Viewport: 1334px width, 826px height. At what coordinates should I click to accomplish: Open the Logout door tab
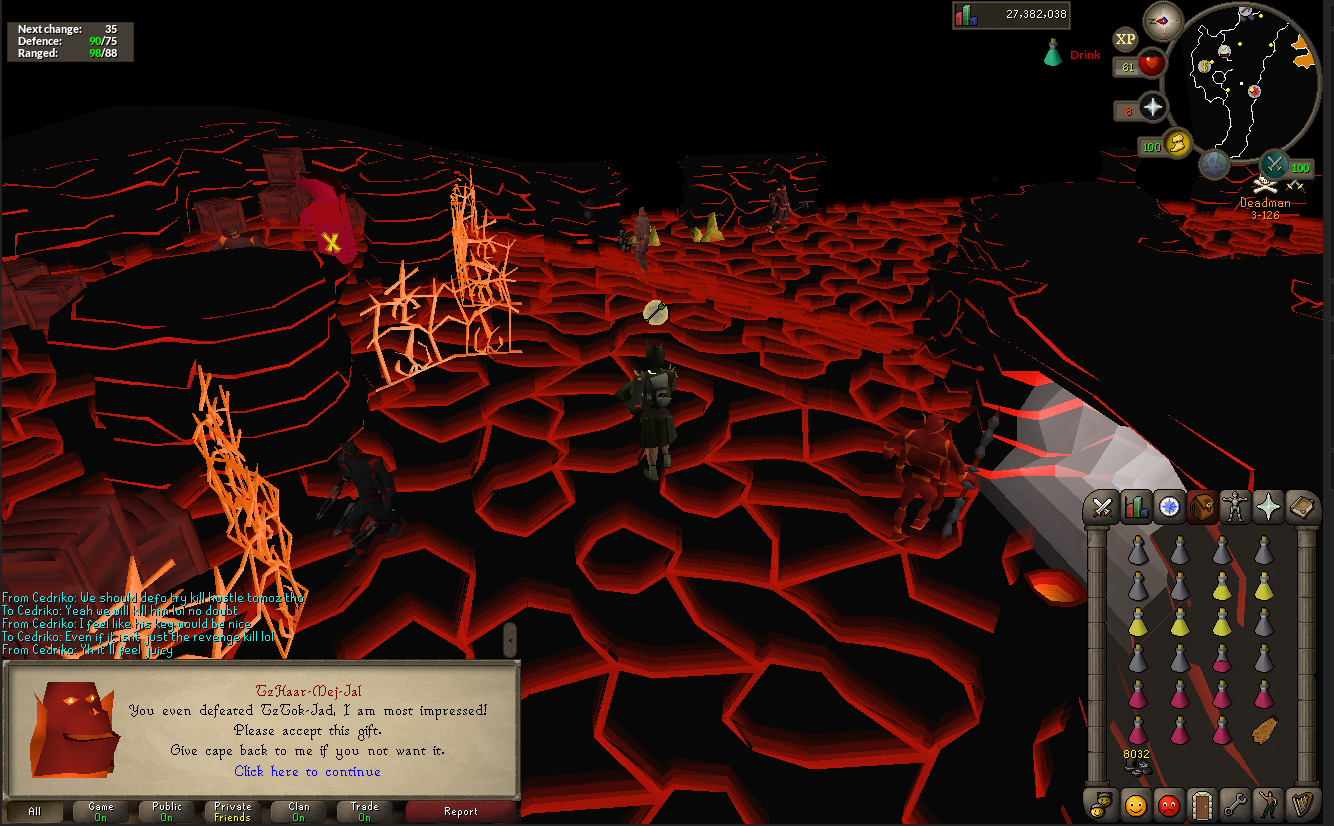pyautogui.click(x=1200, y=804)
